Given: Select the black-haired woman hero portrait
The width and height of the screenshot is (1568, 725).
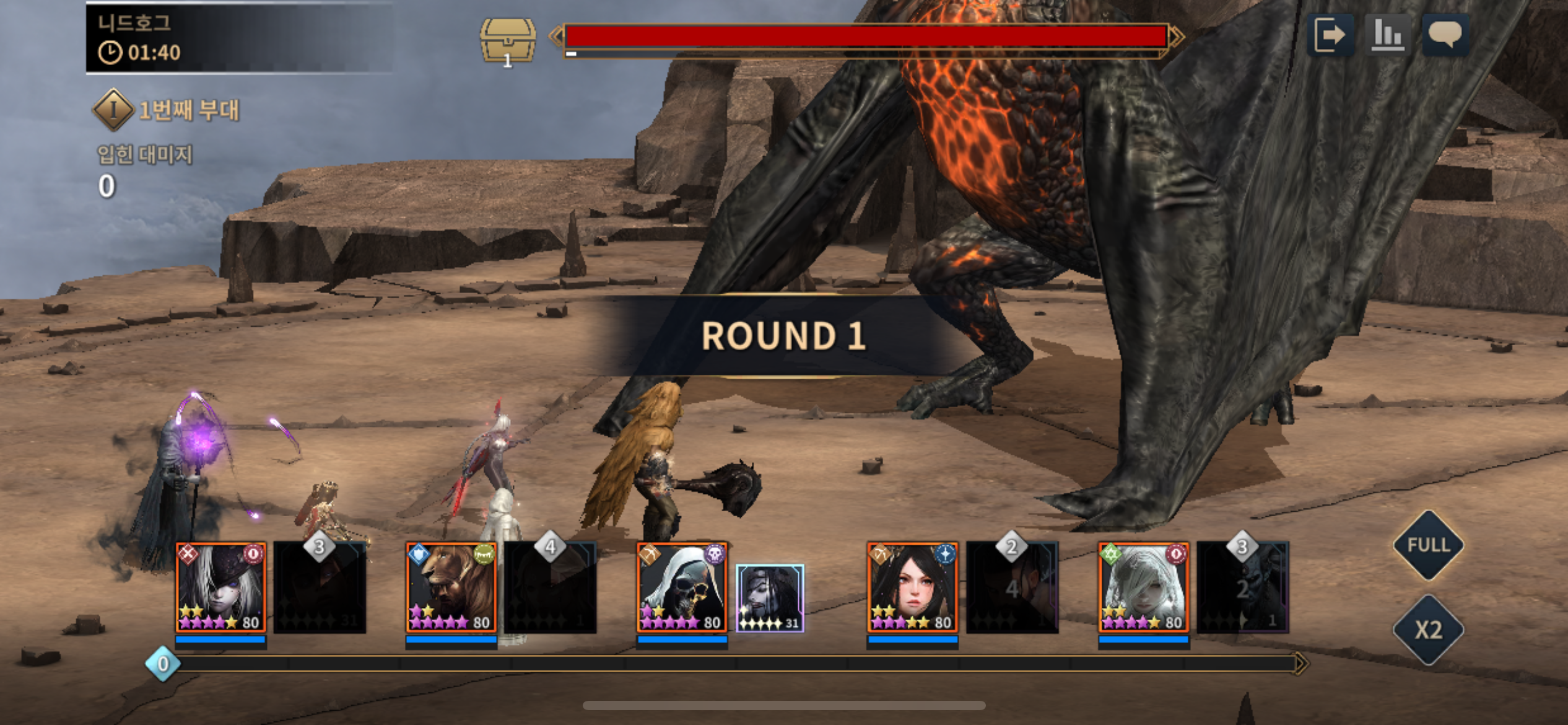Looking at the screenshot, I should click(912, 587).
